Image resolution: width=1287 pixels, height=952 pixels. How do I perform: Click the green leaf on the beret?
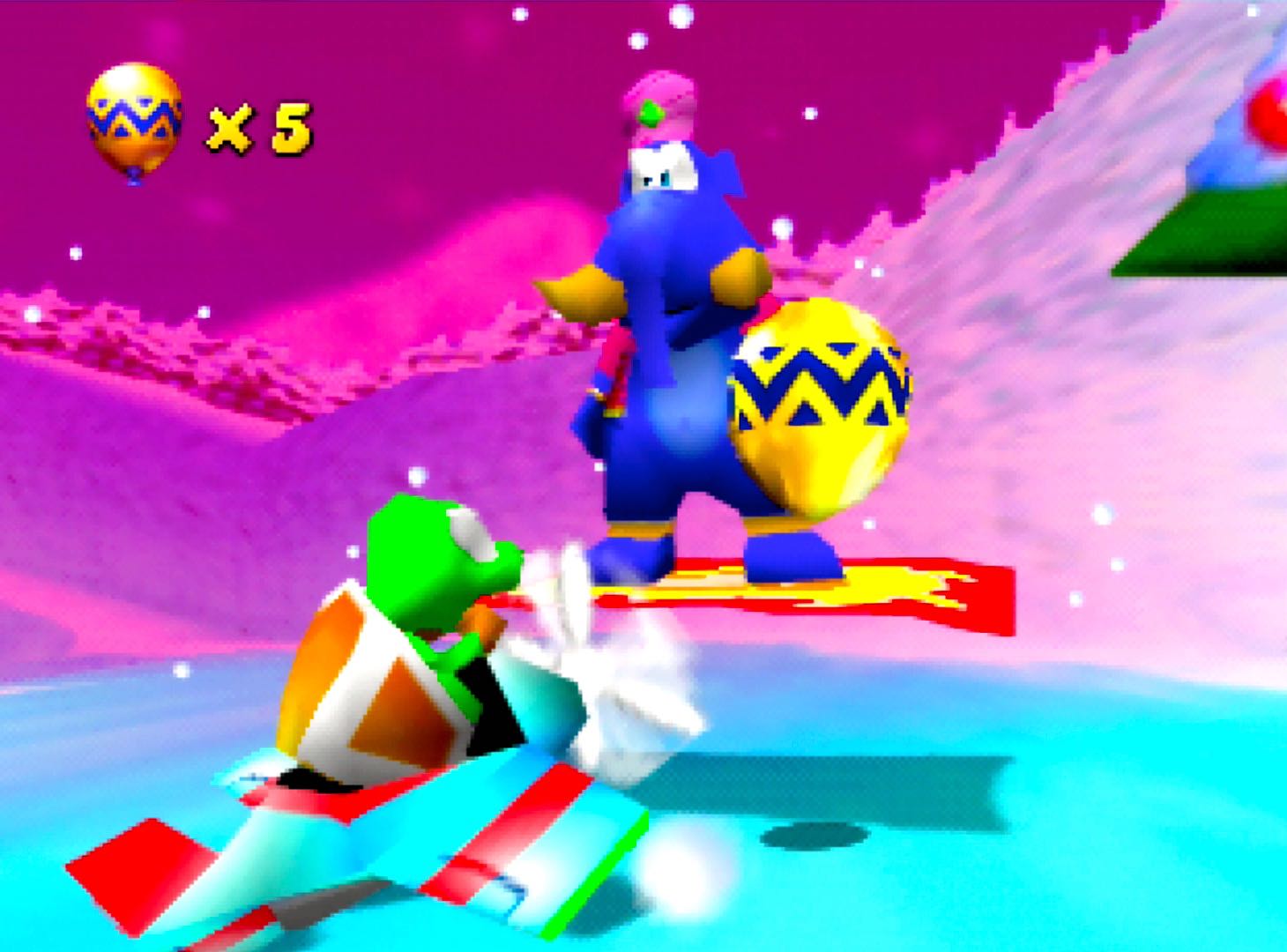(x=650, y=115)
